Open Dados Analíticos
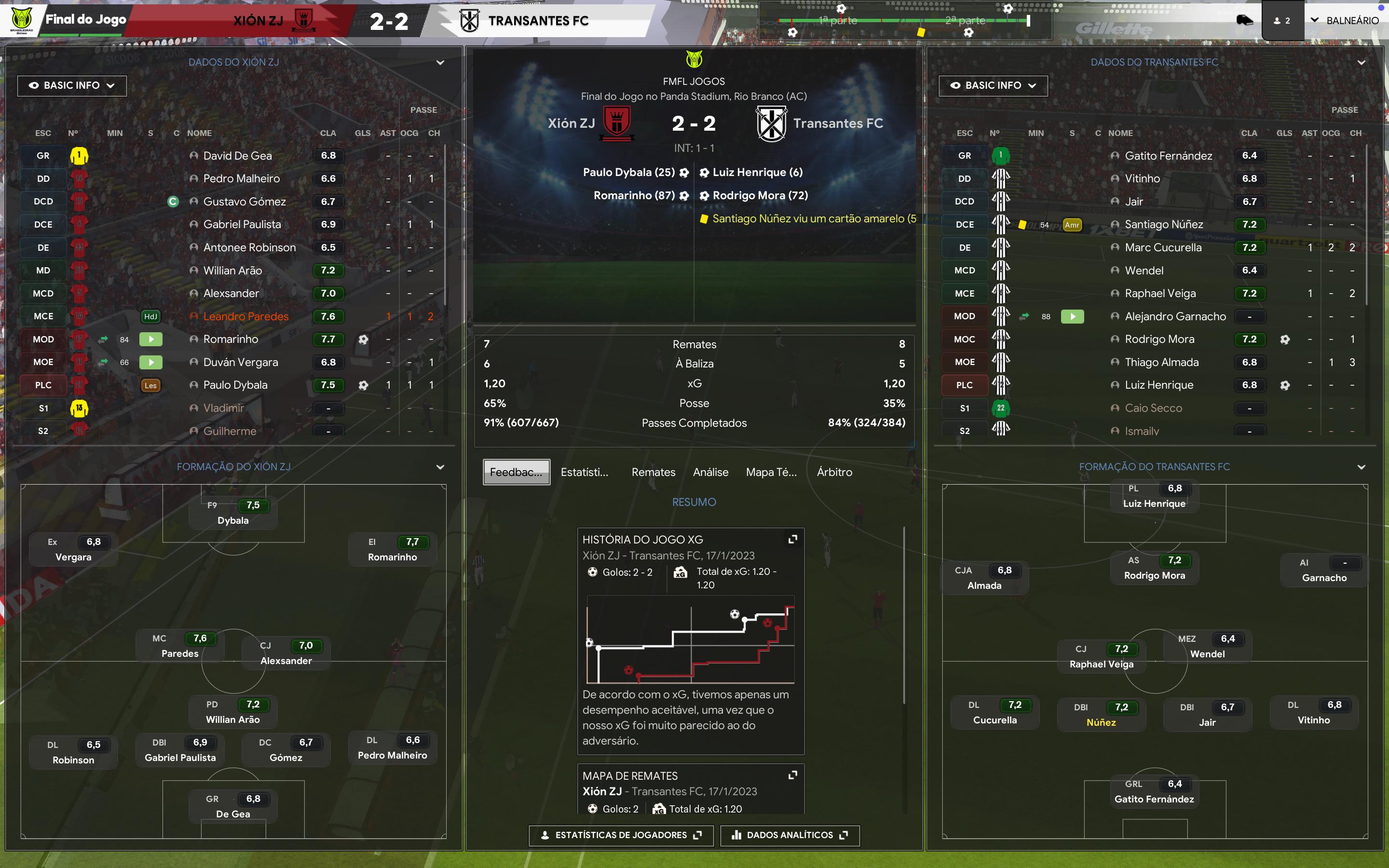The width and height of the screenshot is (1389, 868). [790, 835]
